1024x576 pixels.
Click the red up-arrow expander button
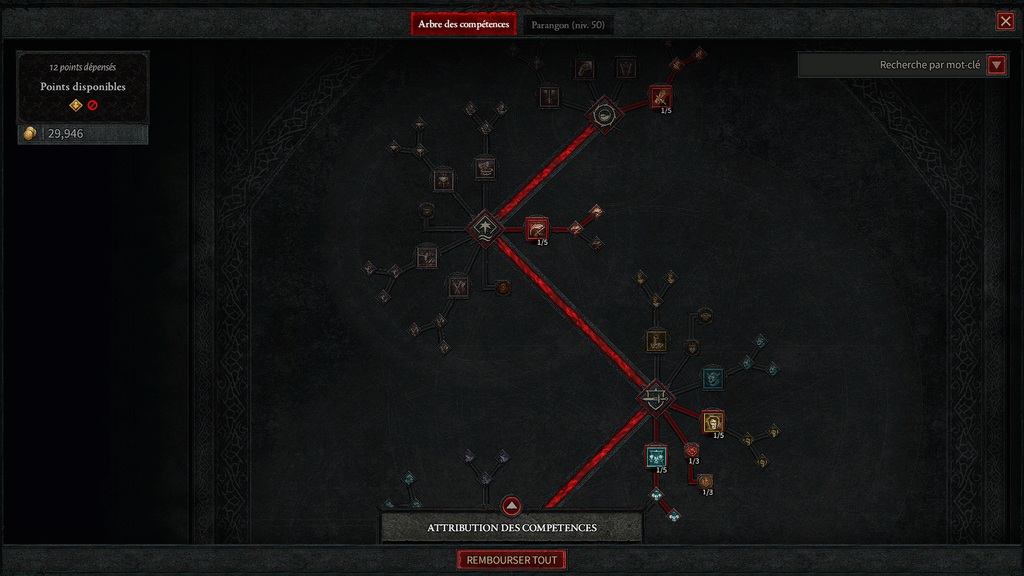(x=511, y=506)
